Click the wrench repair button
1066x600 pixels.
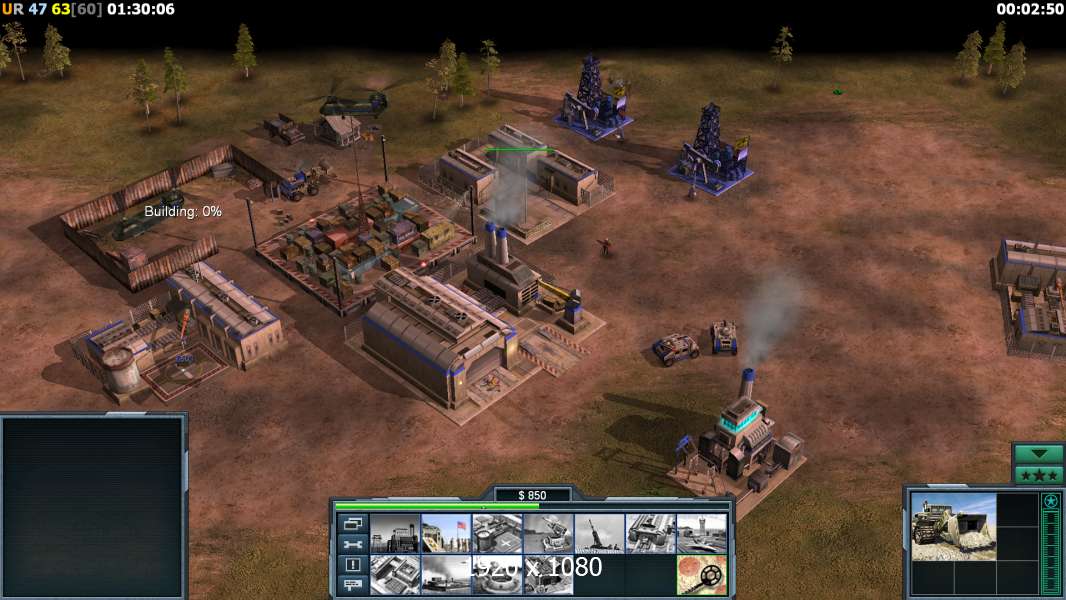pyautogui.click(x=353, y=544)
